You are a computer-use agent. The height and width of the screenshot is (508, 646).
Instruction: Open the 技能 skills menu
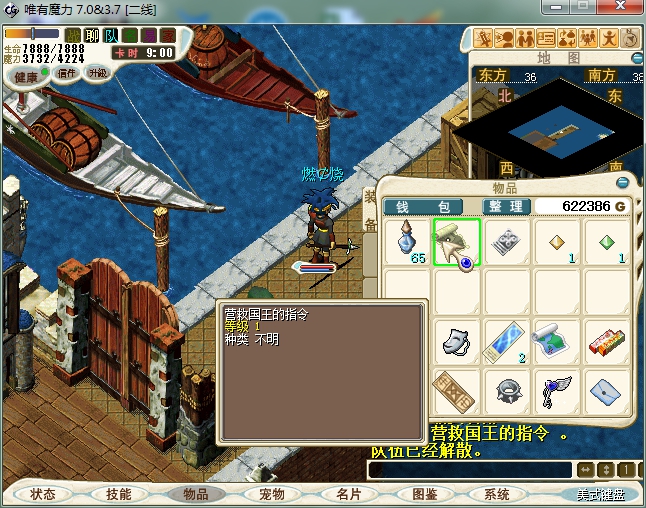119,494
